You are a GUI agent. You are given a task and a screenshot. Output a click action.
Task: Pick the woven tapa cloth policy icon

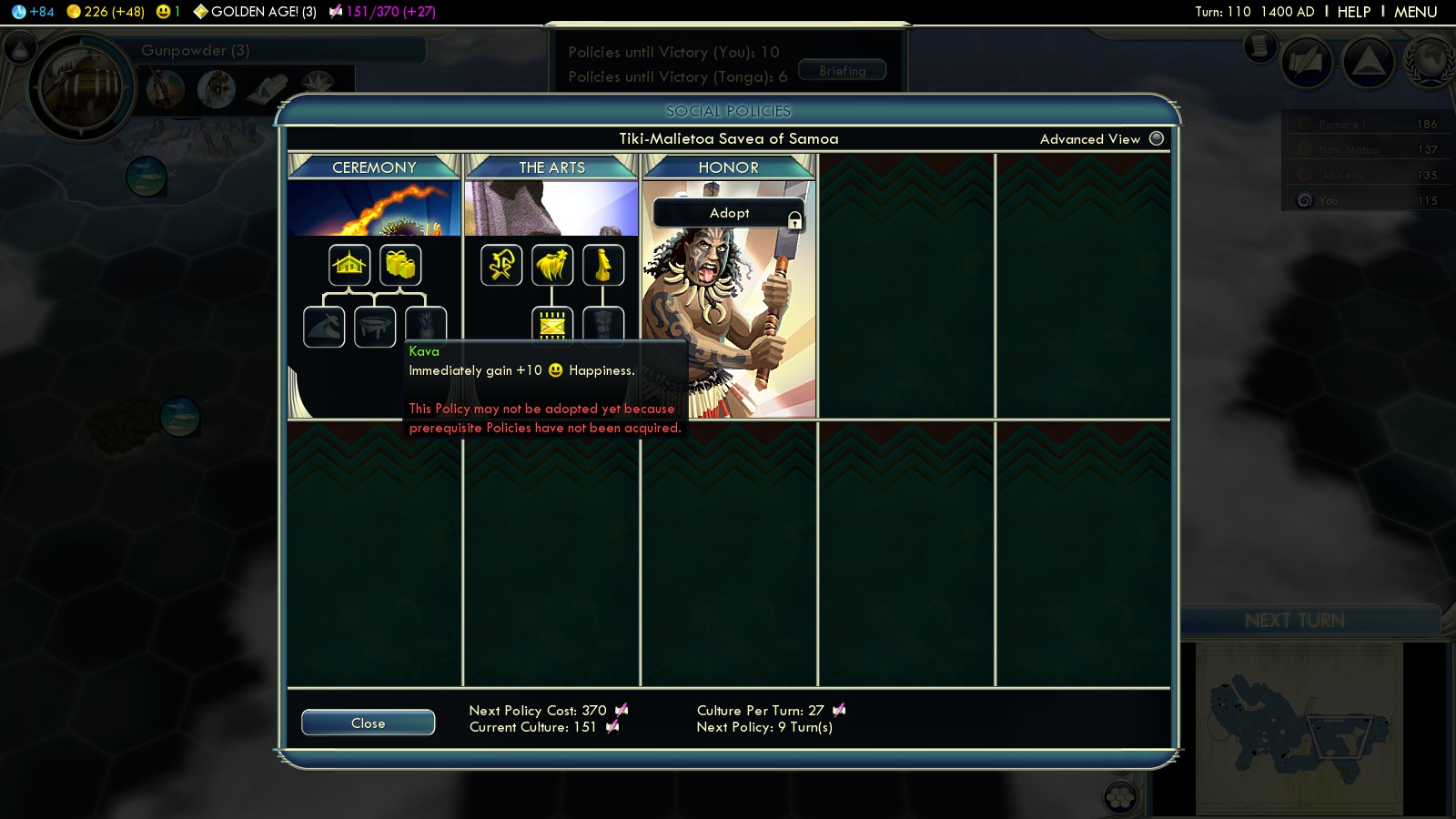point(552,324)
